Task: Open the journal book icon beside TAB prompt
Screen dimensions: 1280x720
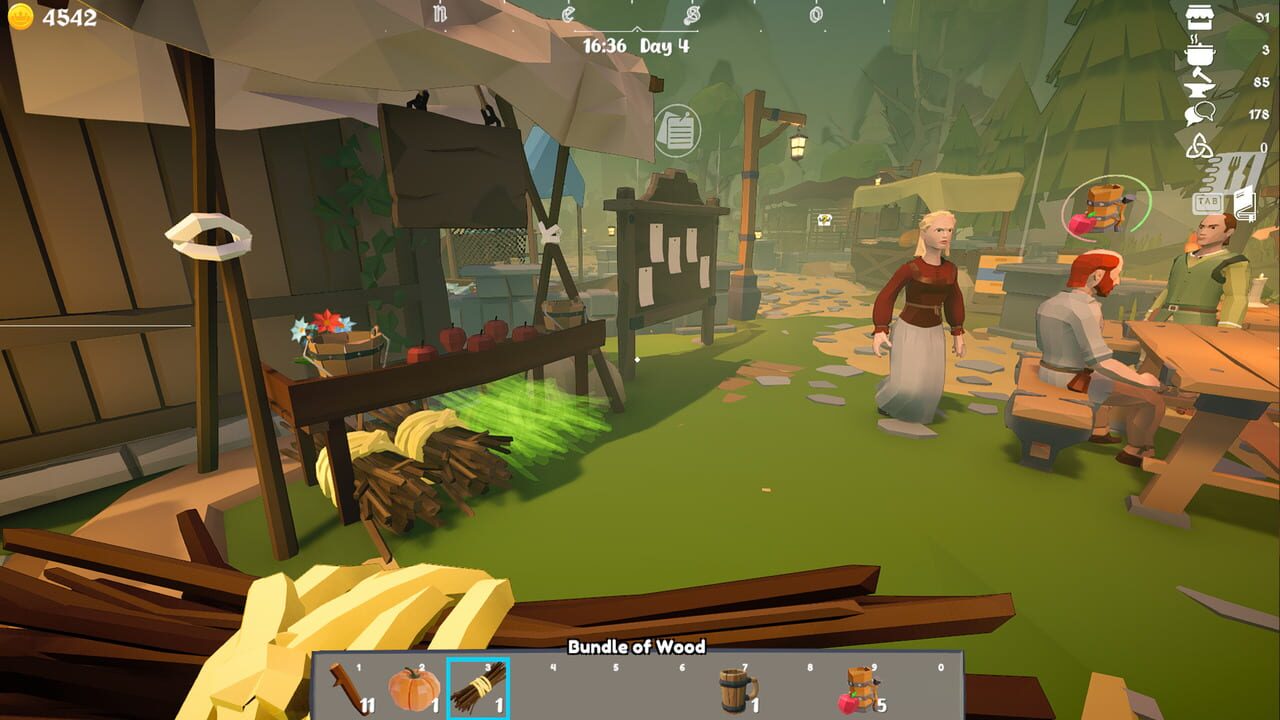Action: pyautogui.click(x=1244, y=205)
